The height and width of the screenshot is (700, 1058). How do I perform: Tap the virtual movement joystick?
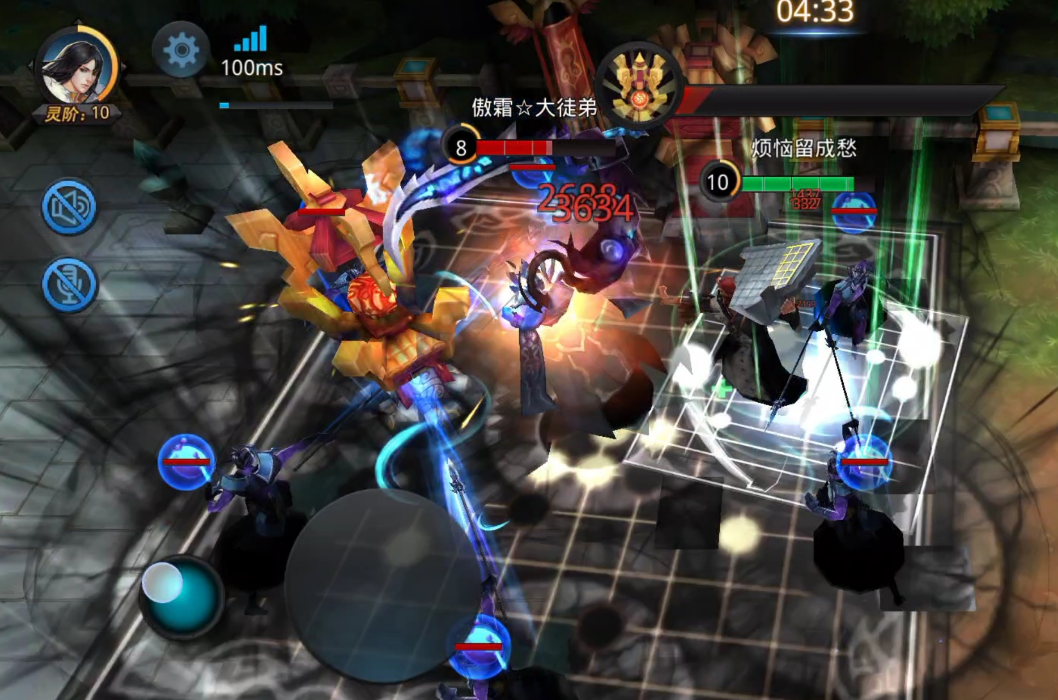point(181,597)
